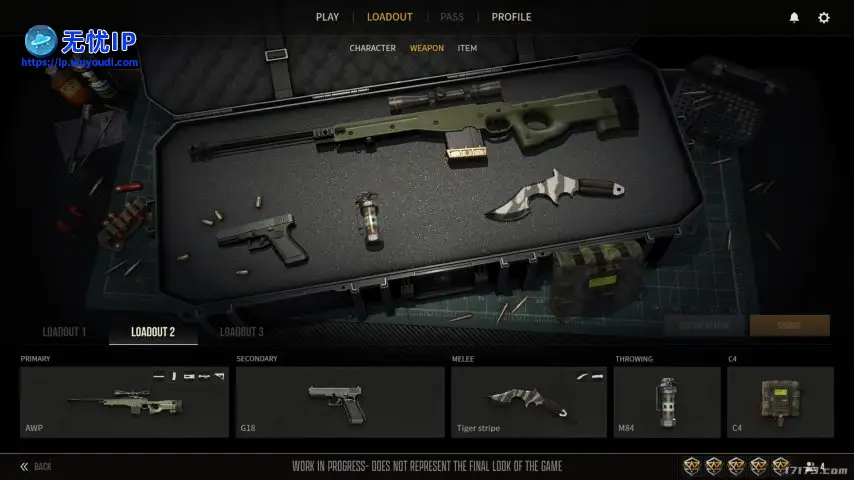Select the AWP primary weapon slot

[x=124, y=402]
